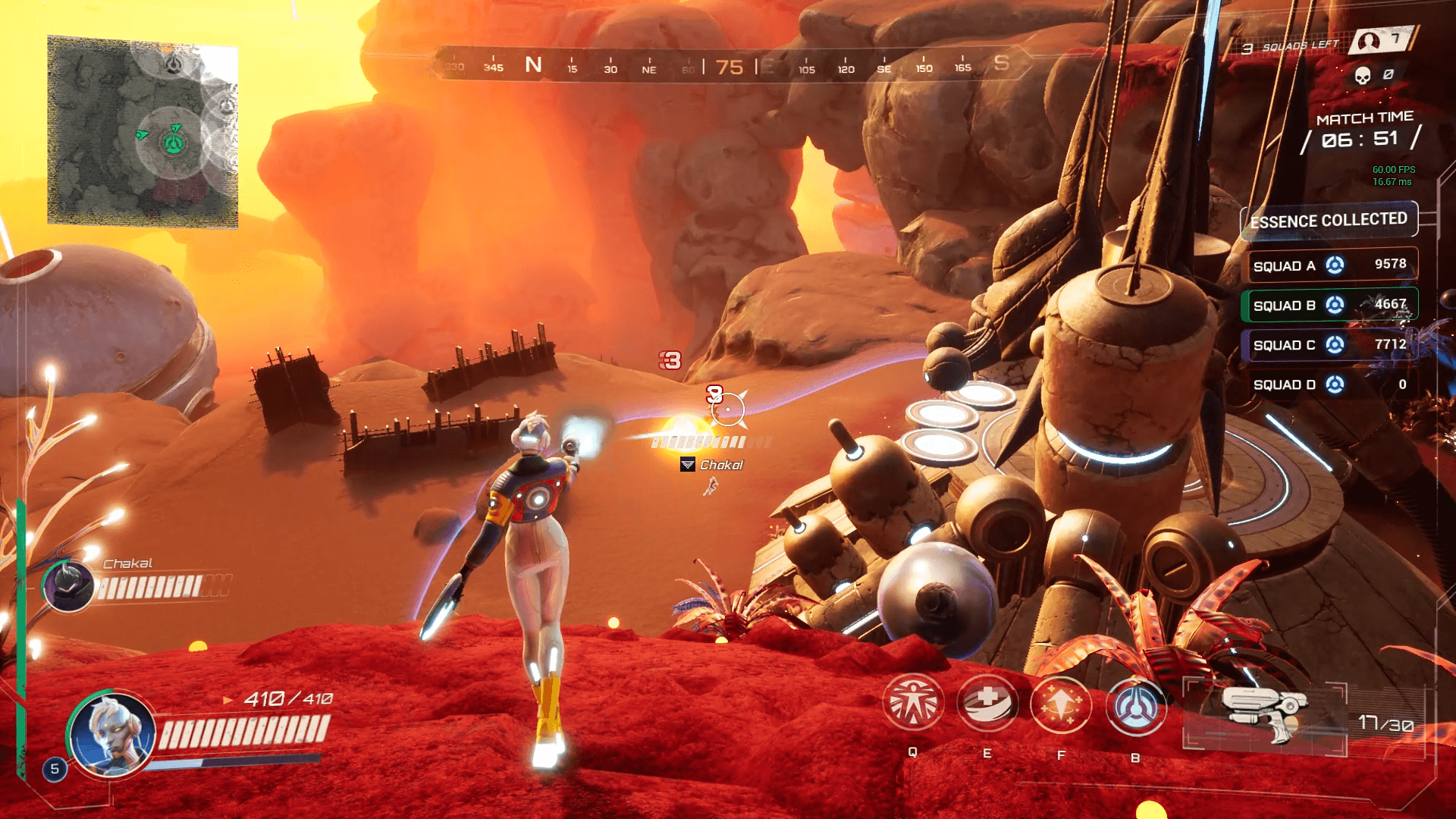Select the E healing ability icon

(987, 704)
